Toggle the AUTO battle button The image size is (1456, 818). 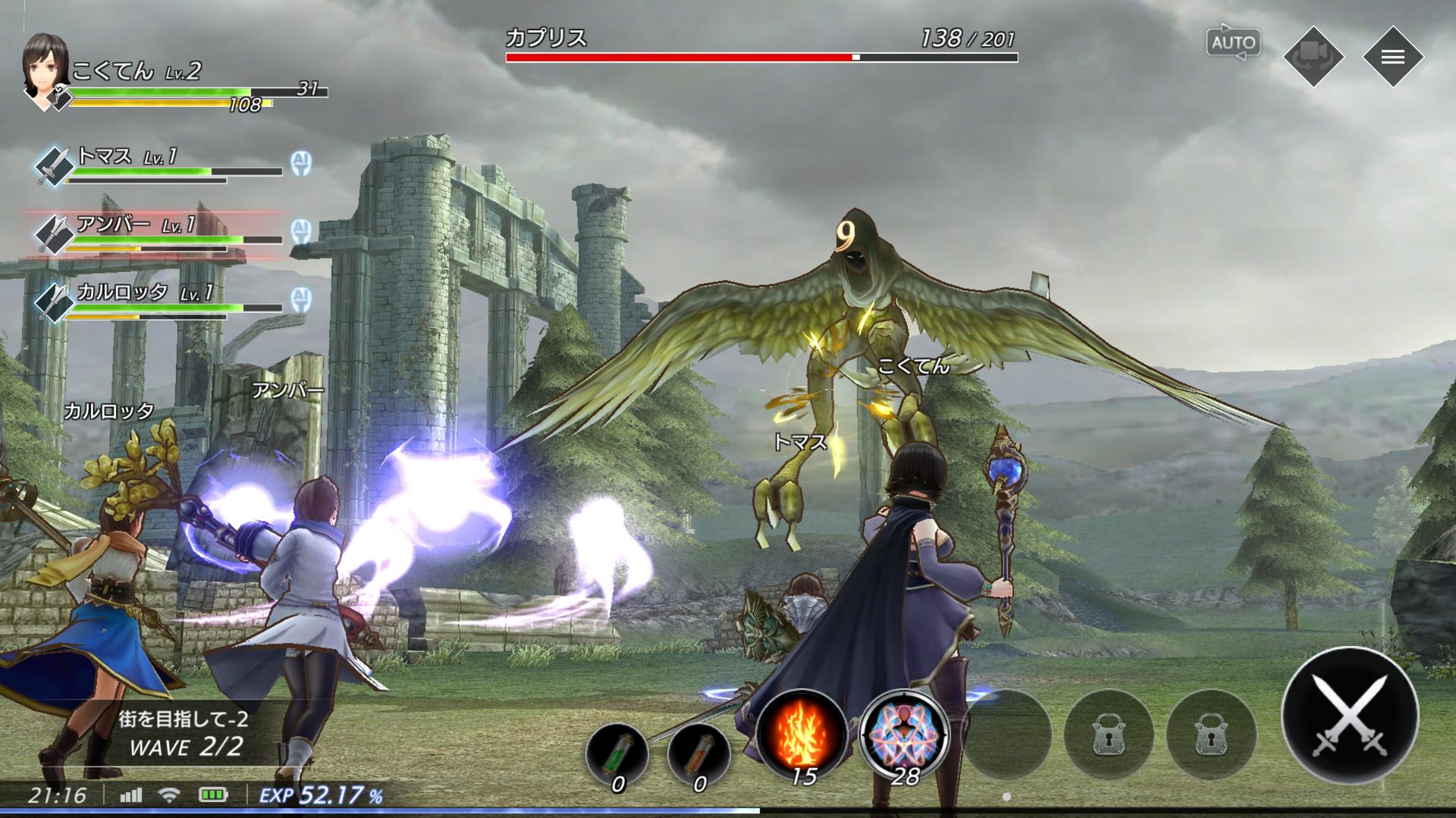1233,43
